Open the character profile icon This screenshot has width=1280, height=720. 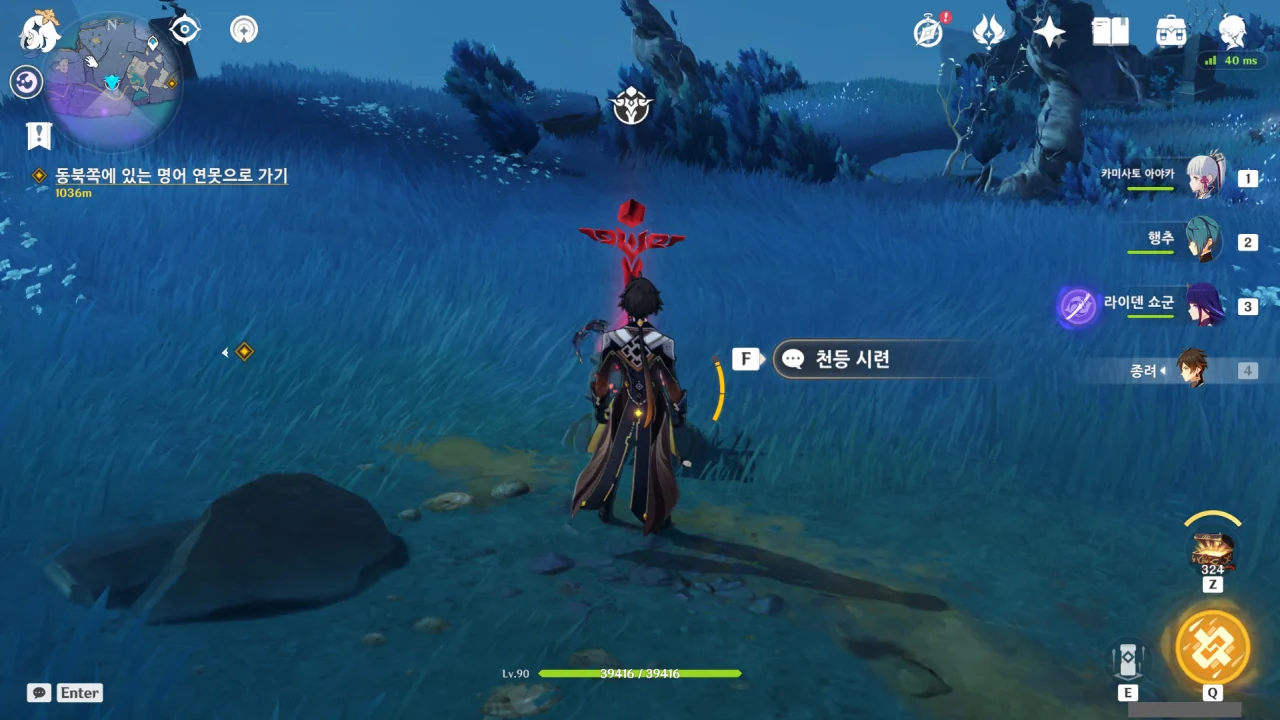(x=1233, y=32)
